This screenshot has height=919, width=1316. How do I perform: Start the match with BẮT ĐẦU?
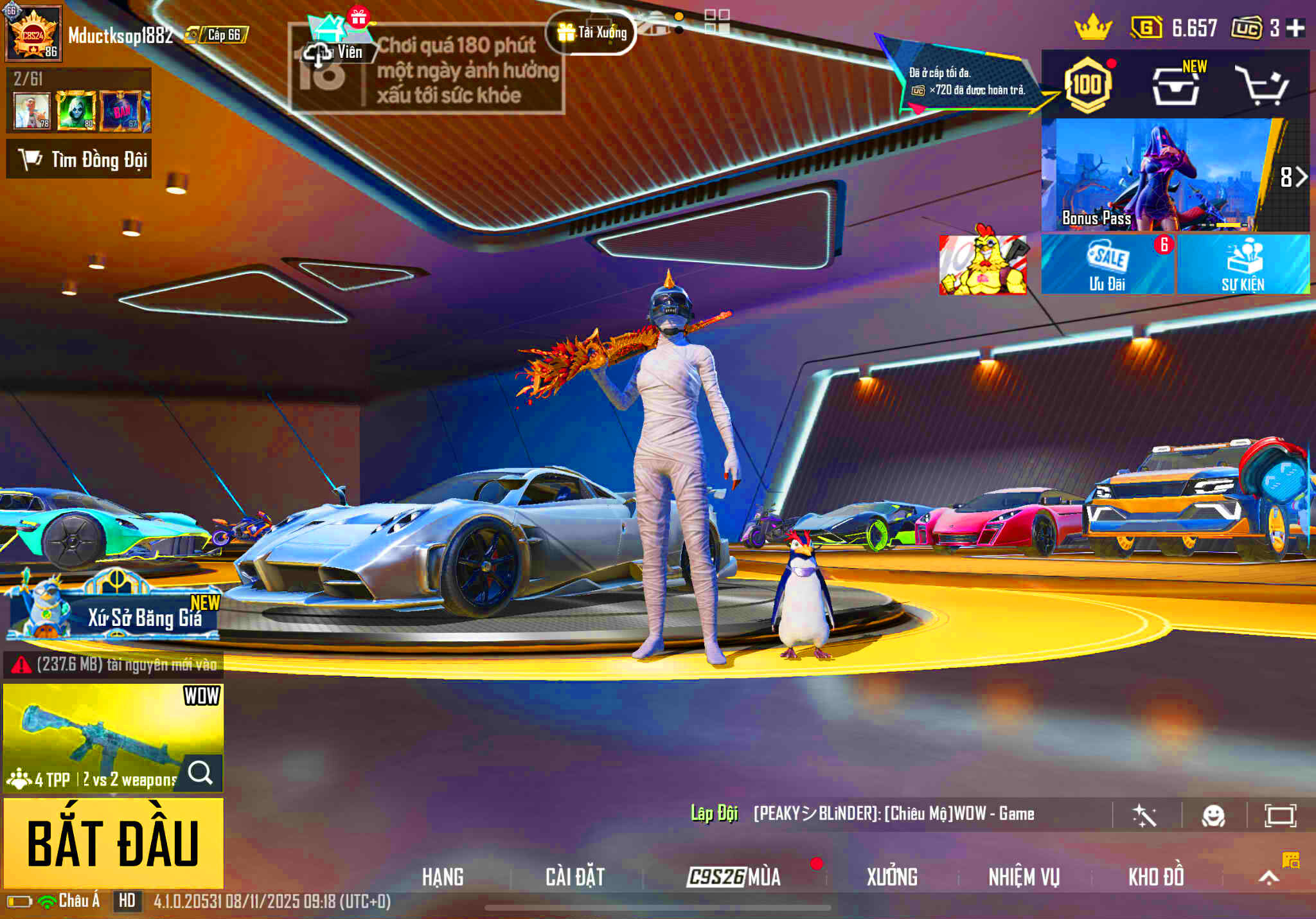(113, 843)
